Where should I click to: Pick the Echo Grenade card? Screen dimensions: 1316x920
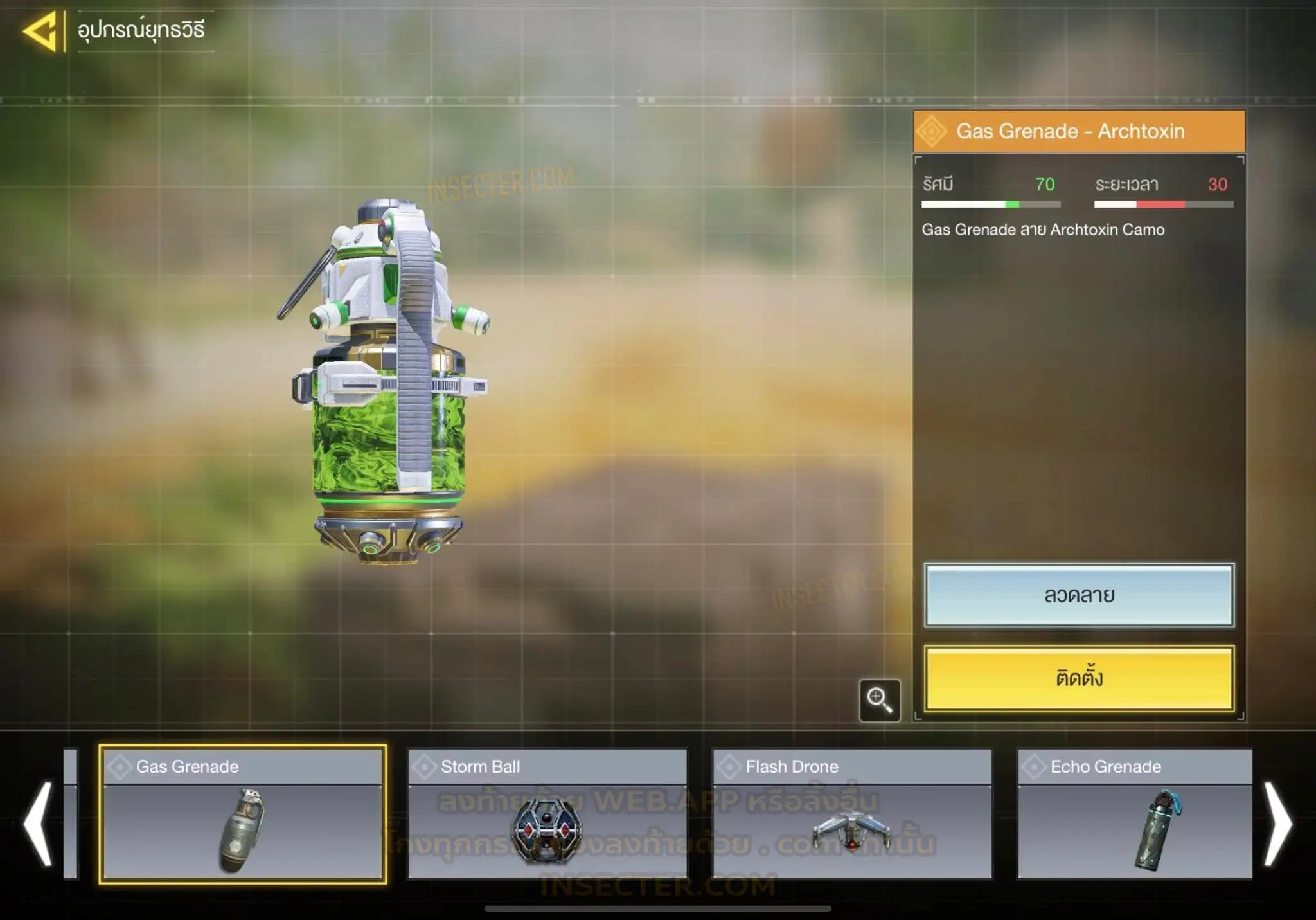click(1135, 814)
